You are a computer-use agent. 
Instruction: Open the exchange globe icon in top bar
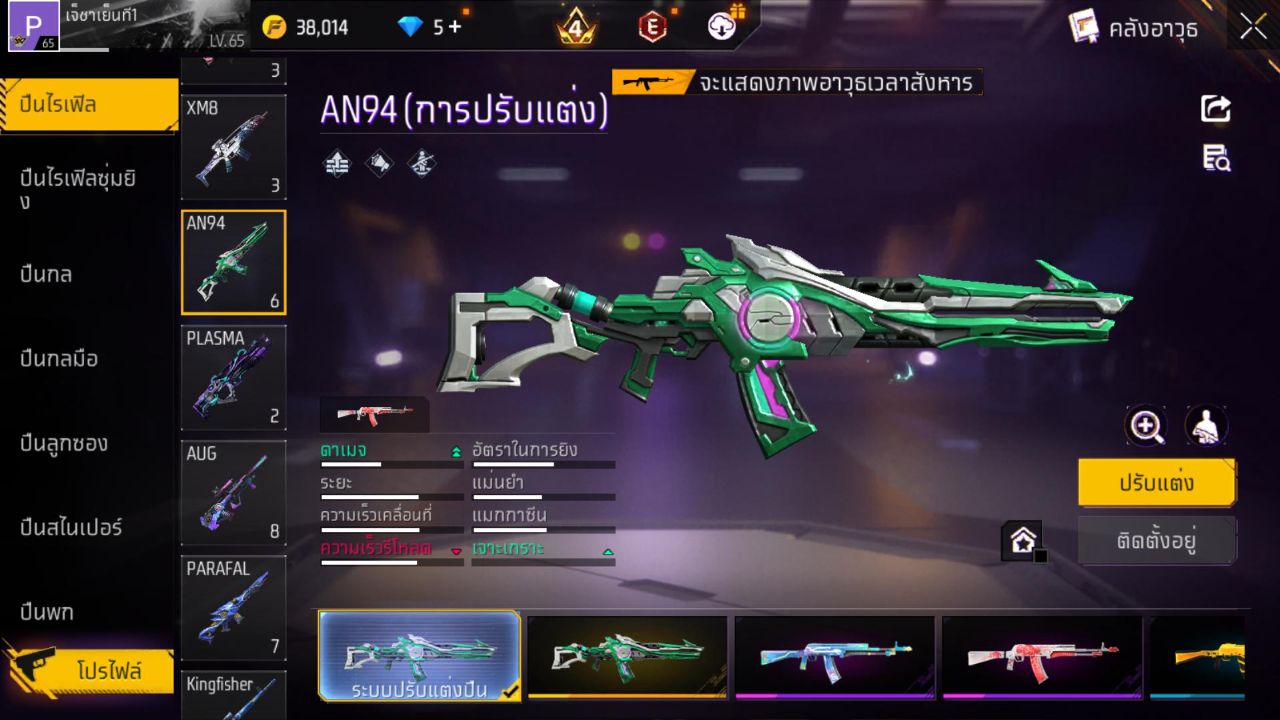pos(722,27)
